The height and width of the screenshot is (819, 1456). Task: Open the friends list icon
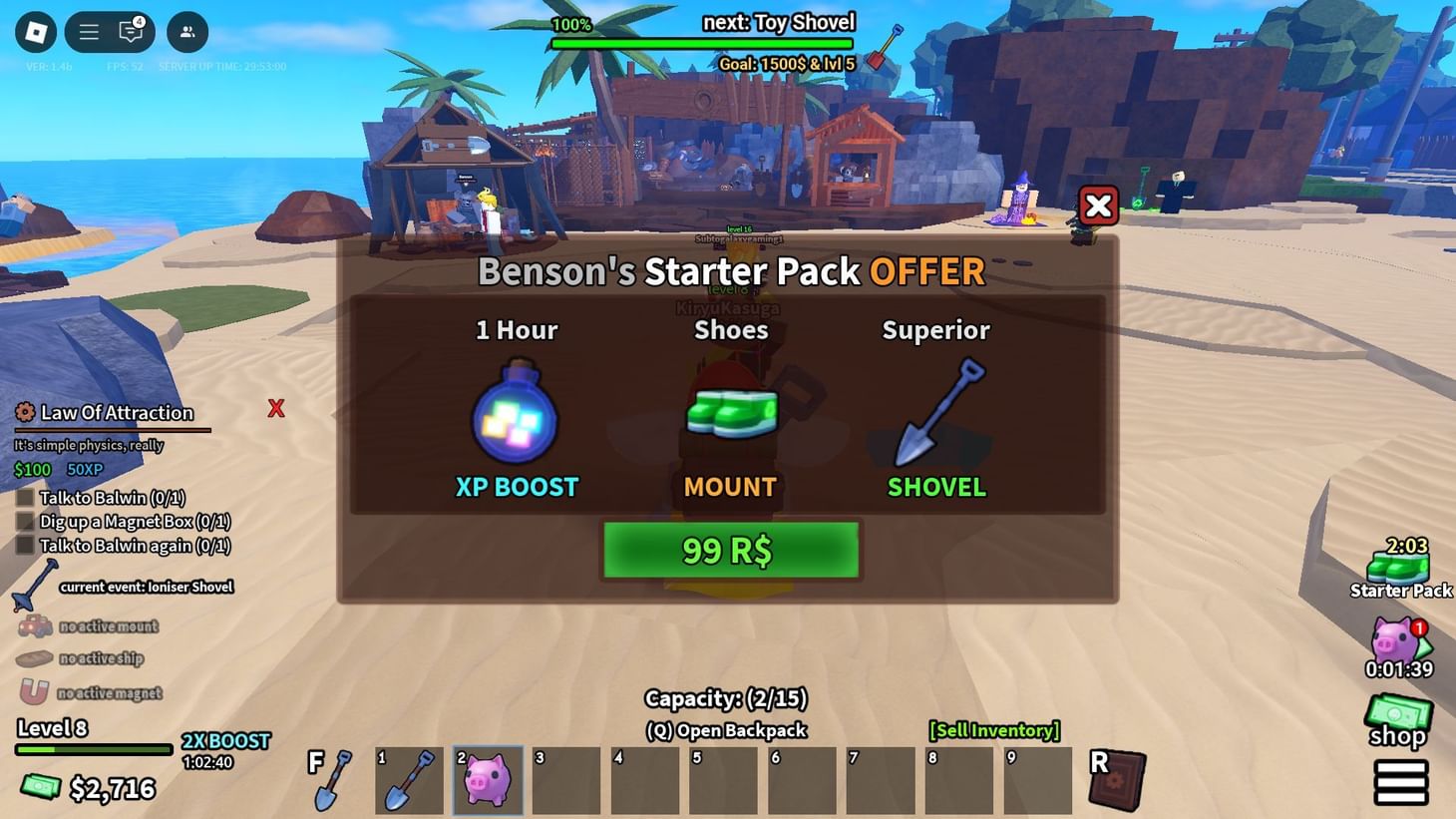184,33
